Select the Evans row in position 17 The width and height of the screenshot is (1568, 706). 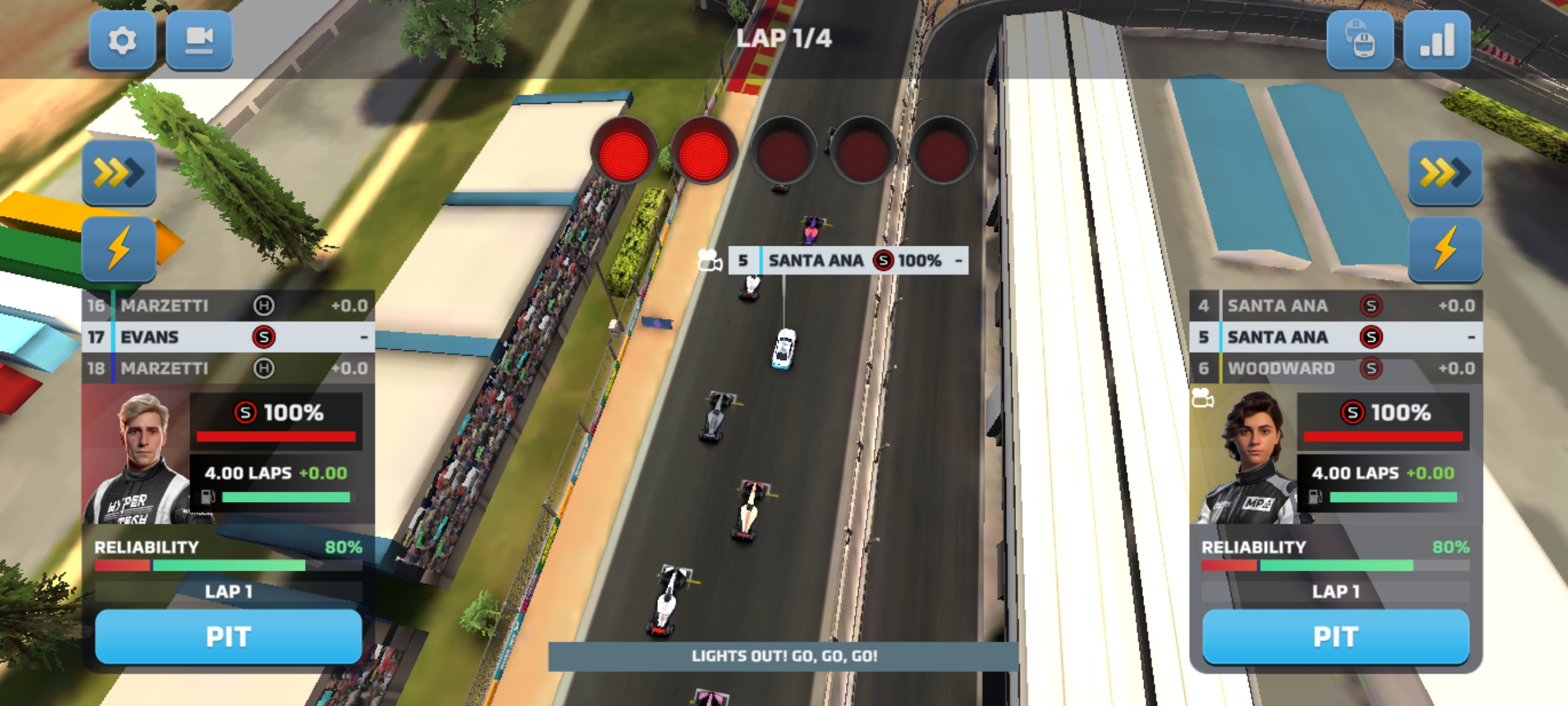228,337
